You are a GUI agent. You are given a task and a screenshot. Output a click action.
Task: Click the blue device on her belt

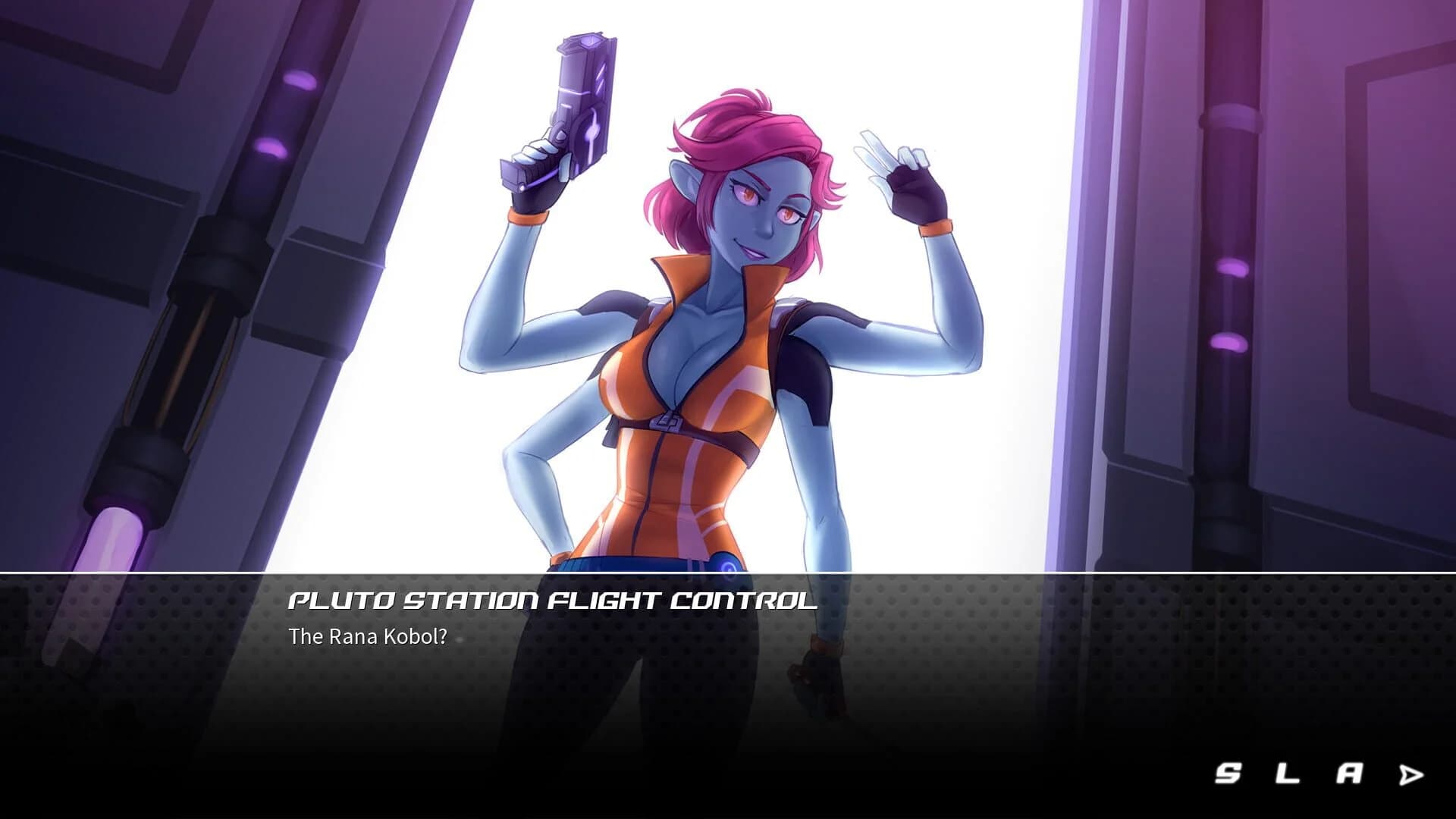point(726,565)
